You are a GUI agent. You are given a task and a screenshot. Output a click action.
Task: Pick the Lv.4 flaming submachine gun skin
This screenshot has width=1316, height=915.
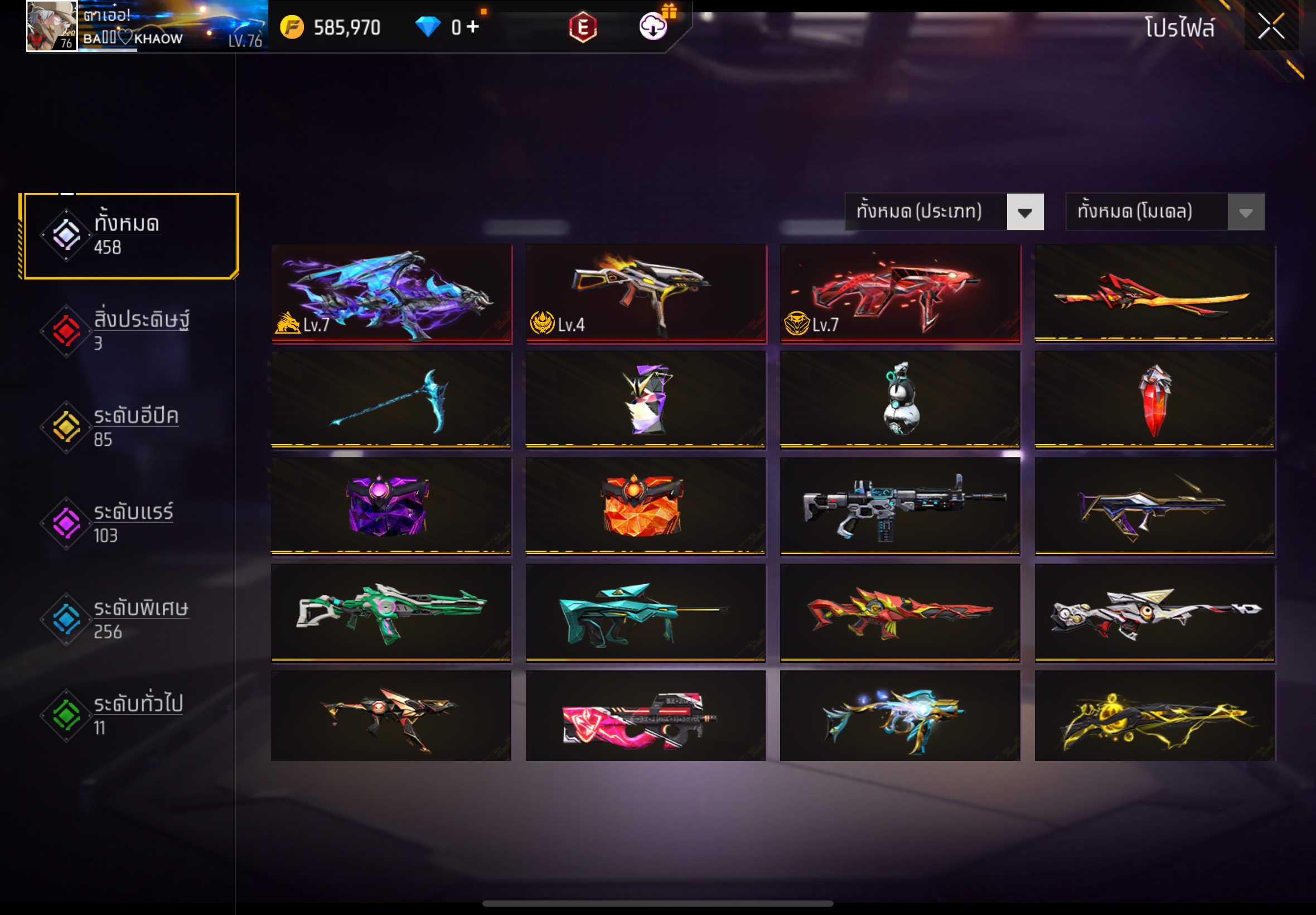click(x=646, y=293)
